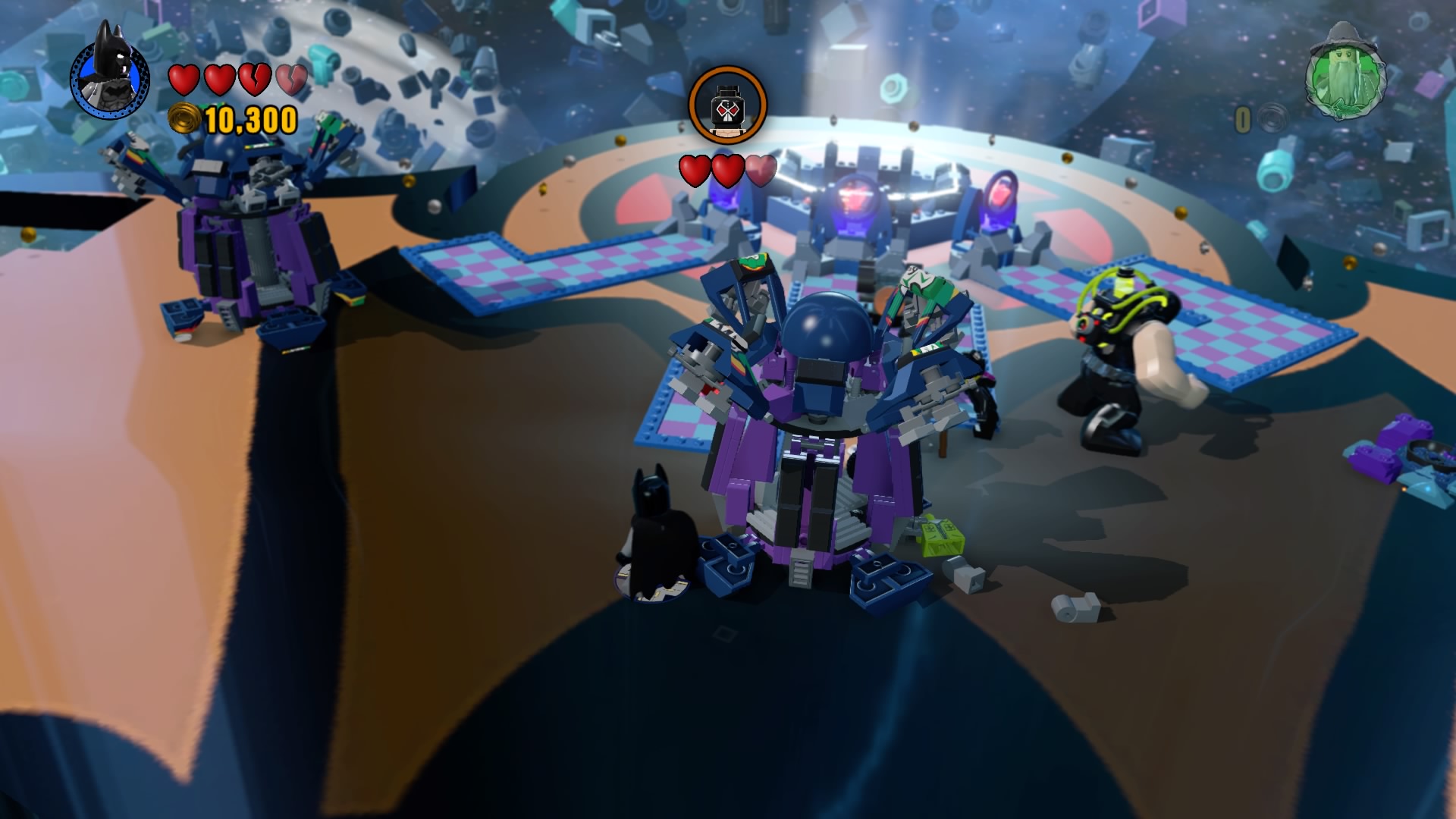Toggle Batman's third lightning heart
Image resolution: width=1456 pixels, height=819 pixels.
coord(254,80)
